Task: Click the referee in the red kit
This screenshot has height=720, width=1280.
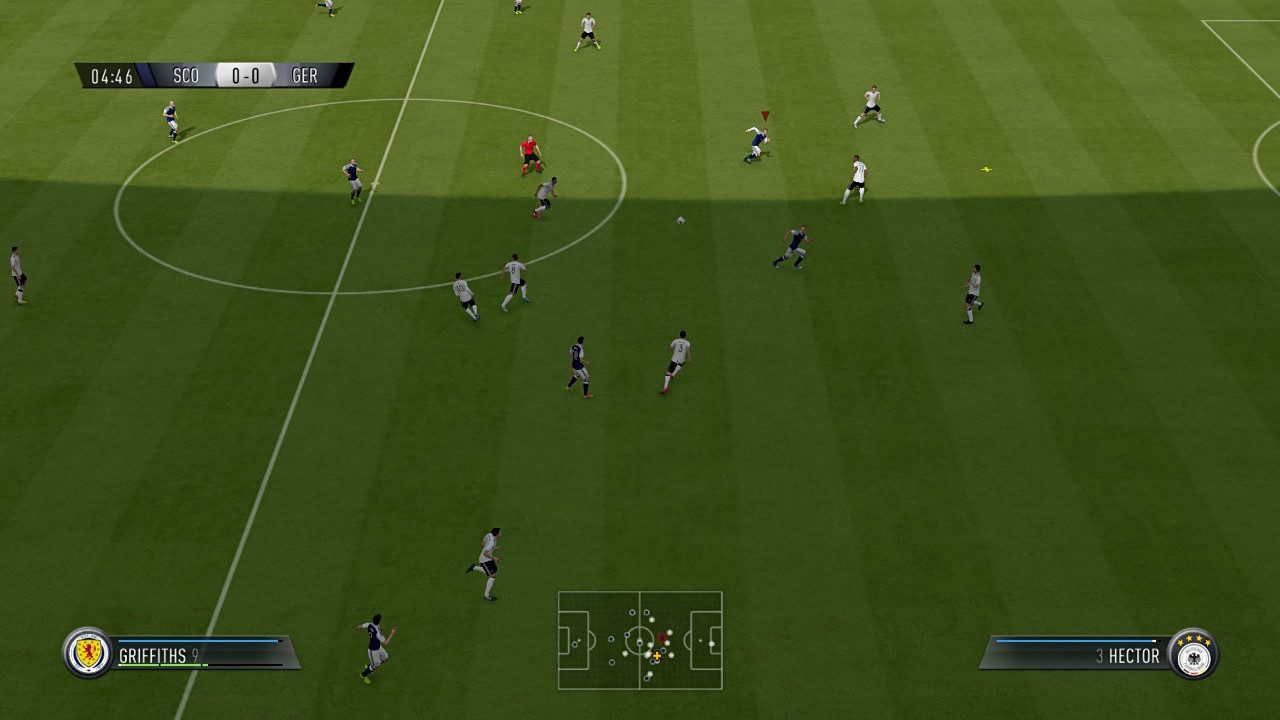Action: click(530, 150)
